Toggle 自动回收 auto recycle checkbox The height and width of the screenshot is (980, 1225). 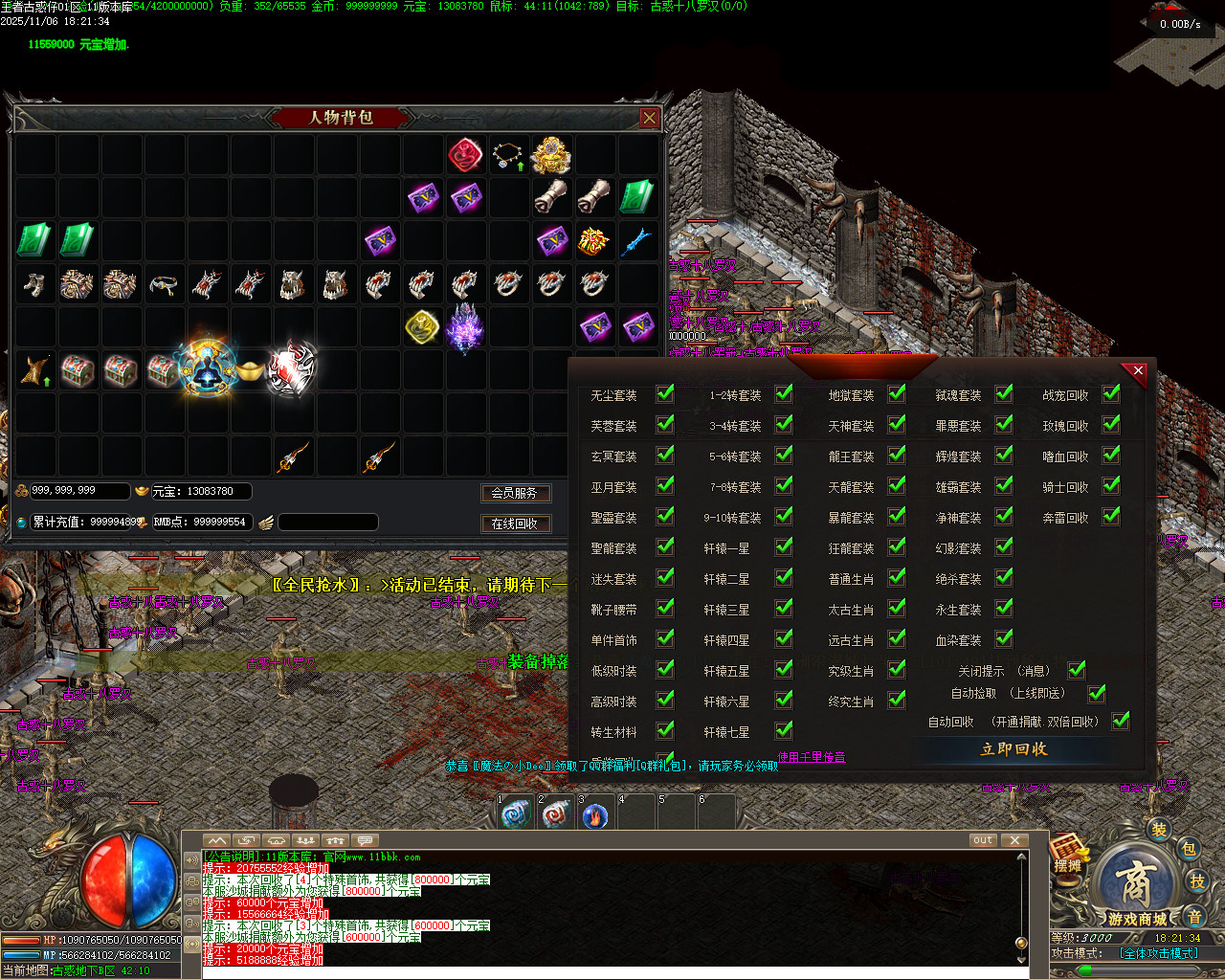(1121, 721)
